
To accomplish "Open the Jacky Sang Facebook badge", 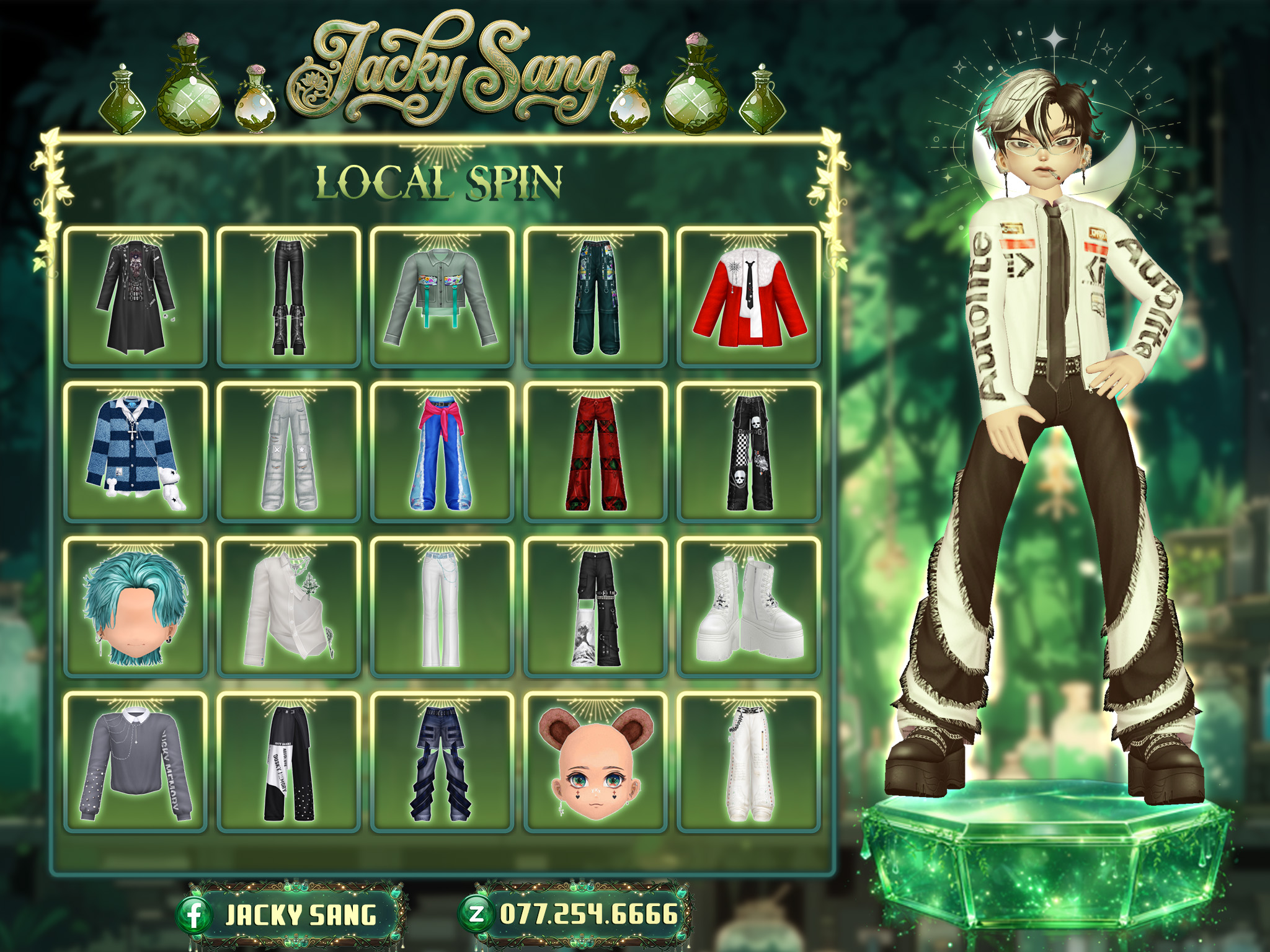I will [291, 915].
